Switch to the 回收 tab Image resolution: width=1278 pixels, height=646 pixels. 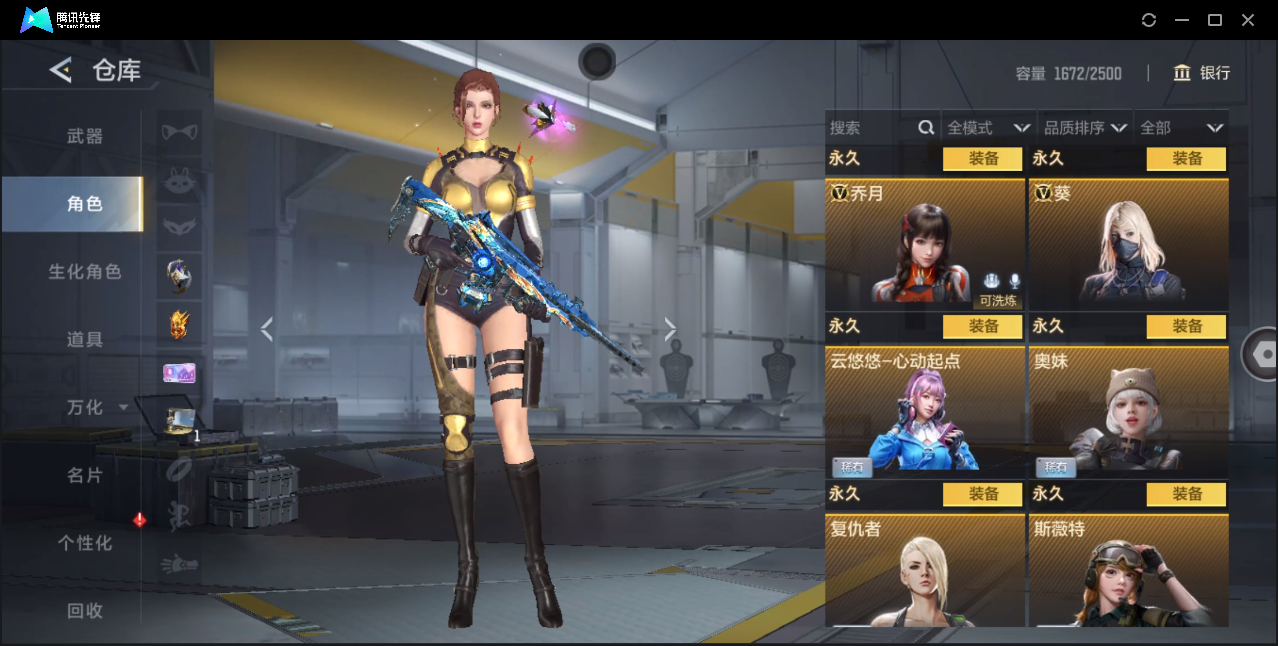pyautogui.click(x=85, y=611)
